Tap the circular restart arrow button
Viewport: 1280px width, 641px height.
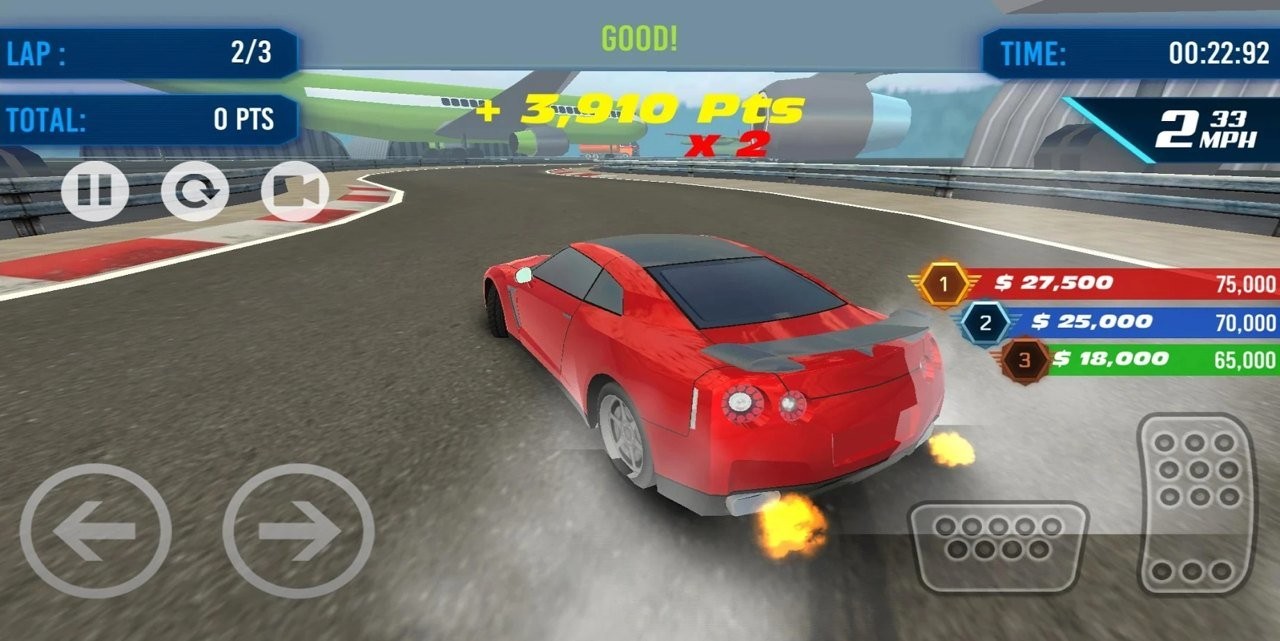(195, 190)
